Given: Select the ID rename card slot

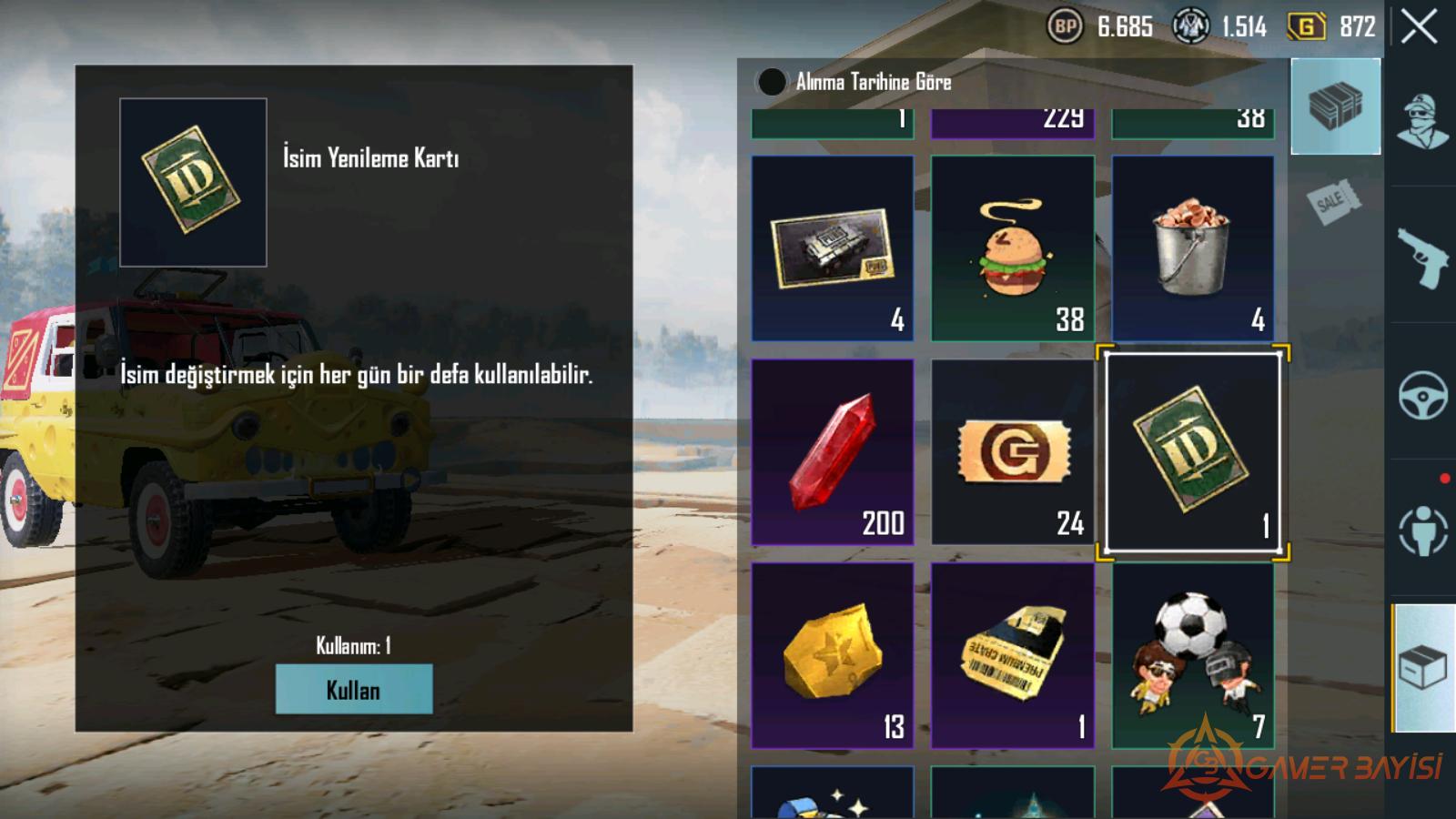Looking at the screenshot, I should coord(1192,452).
